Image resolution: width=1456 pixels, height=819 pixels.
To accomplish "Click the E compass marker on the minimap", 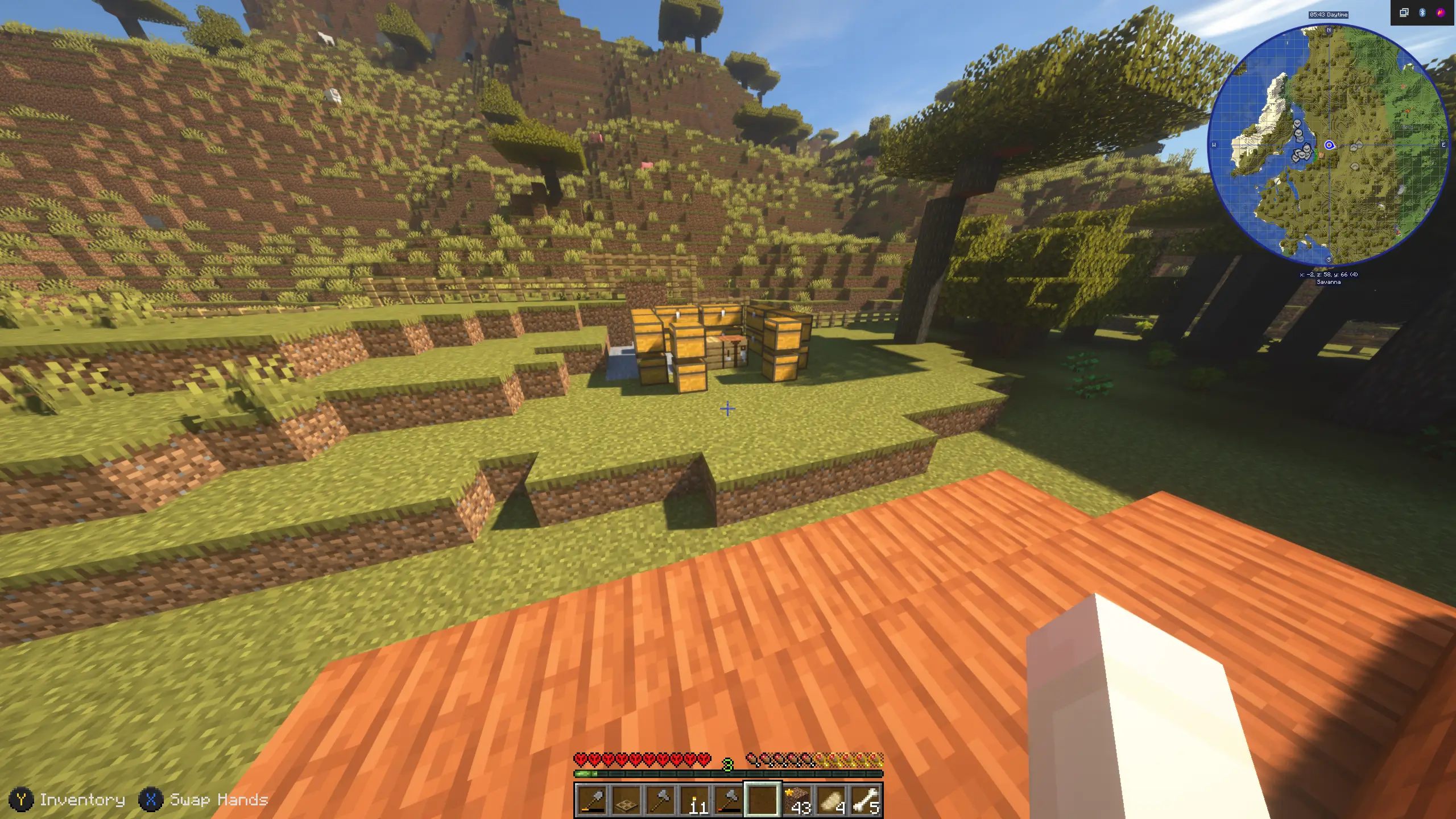I will [x=1443, y=145].
